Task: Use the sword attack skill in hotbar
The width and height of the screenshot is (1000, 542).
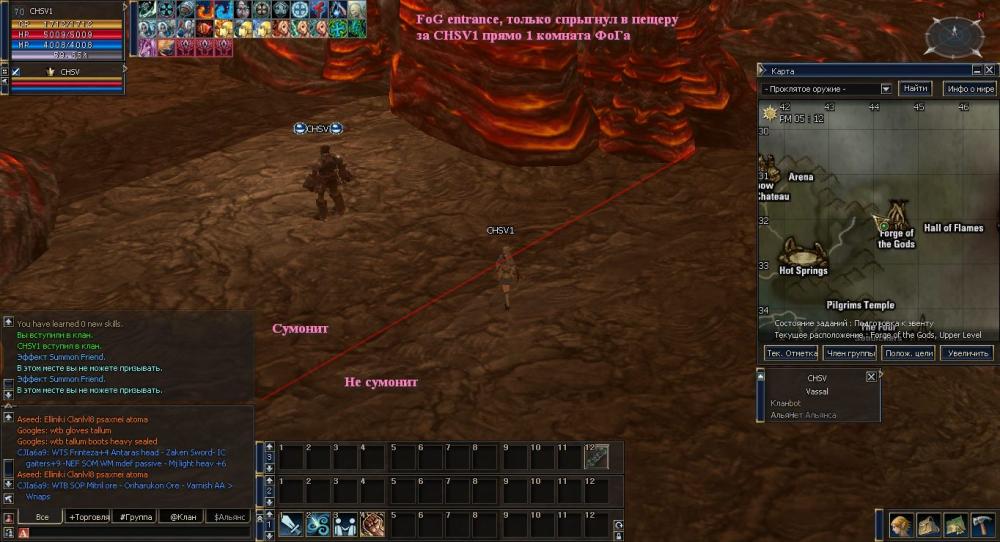Action: [x=291, y=524]
